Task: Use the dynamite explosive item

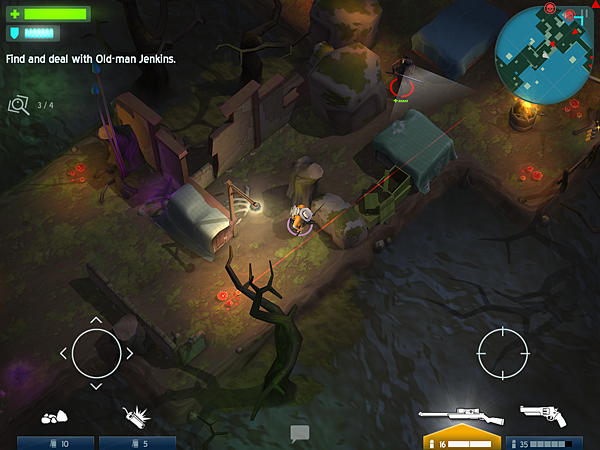Action: (135, 416)
